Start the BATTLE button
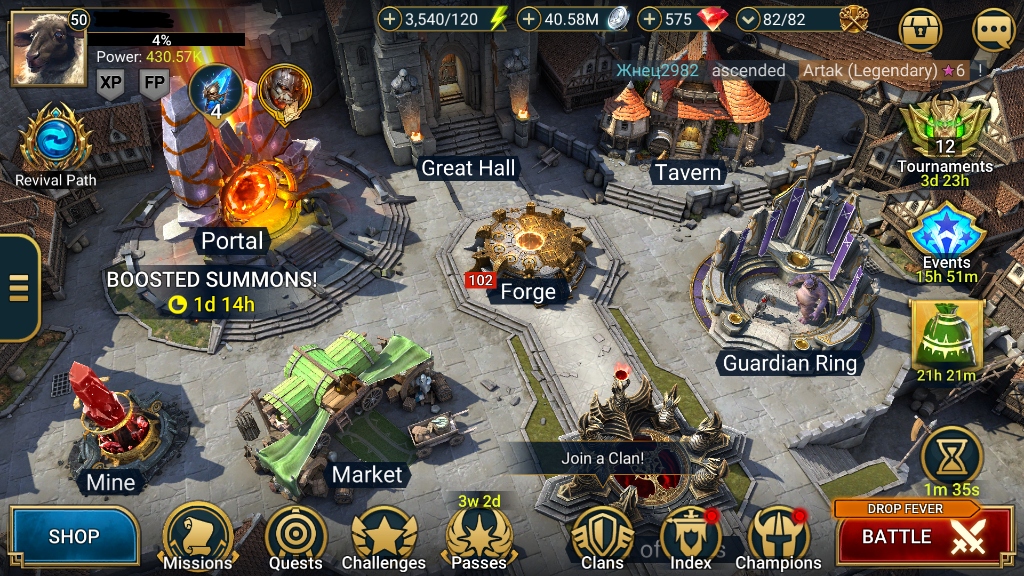 [x=910, y=535]
